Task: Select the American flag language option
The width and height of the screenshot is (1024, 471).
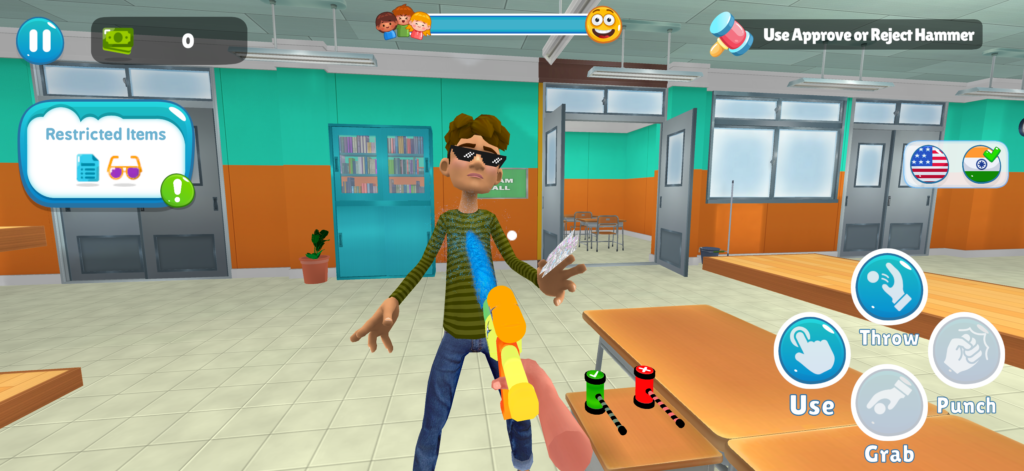Action: click(929, 164)
